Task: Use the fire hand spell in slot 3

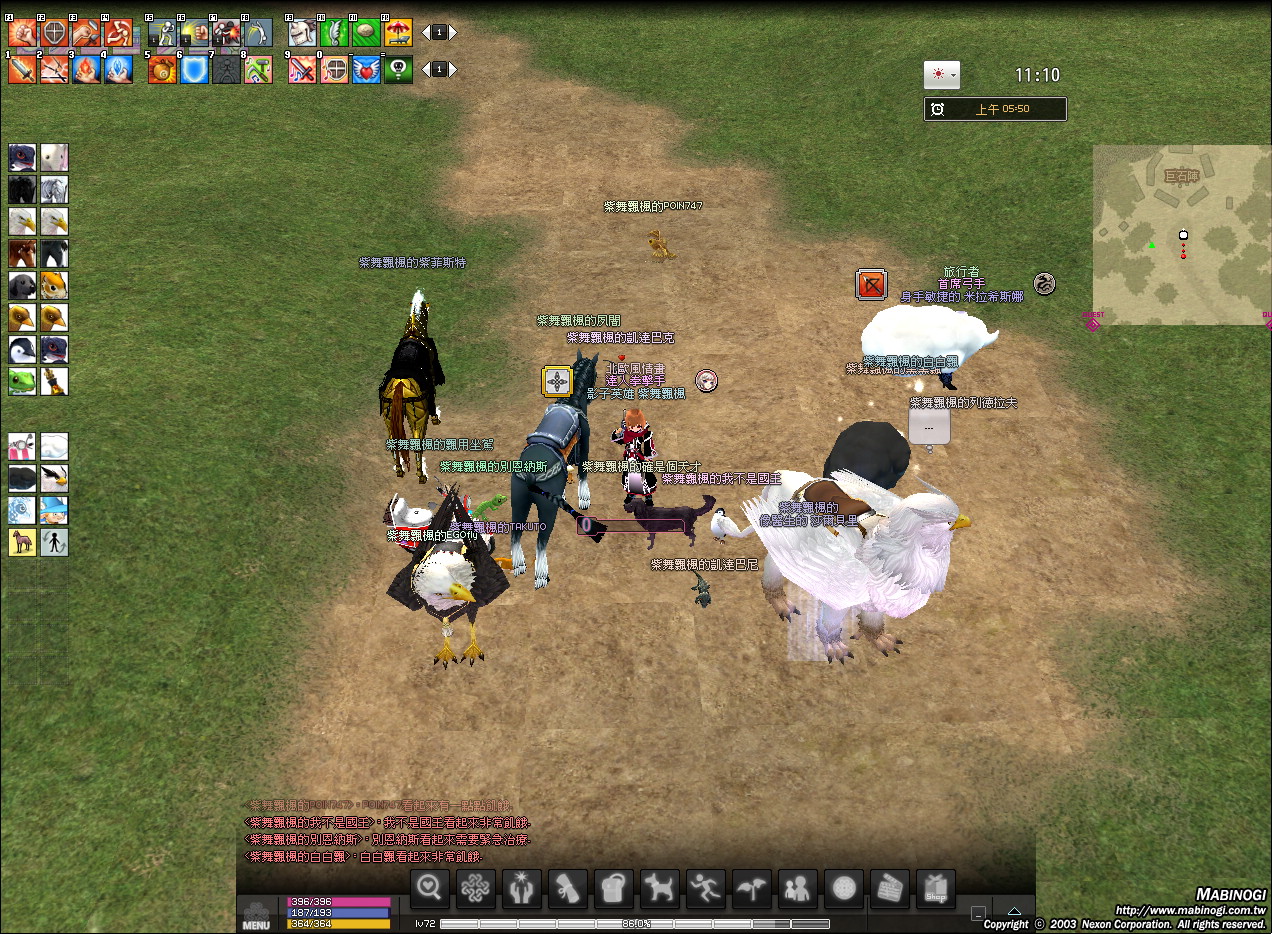Action: 86,69
